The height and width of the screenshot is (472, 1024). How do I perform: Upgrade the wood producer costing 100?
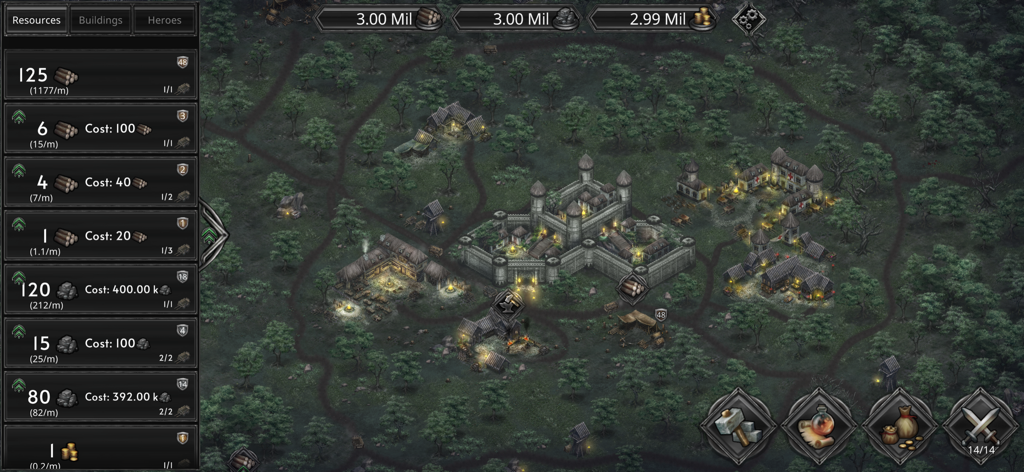coord(18,117)
